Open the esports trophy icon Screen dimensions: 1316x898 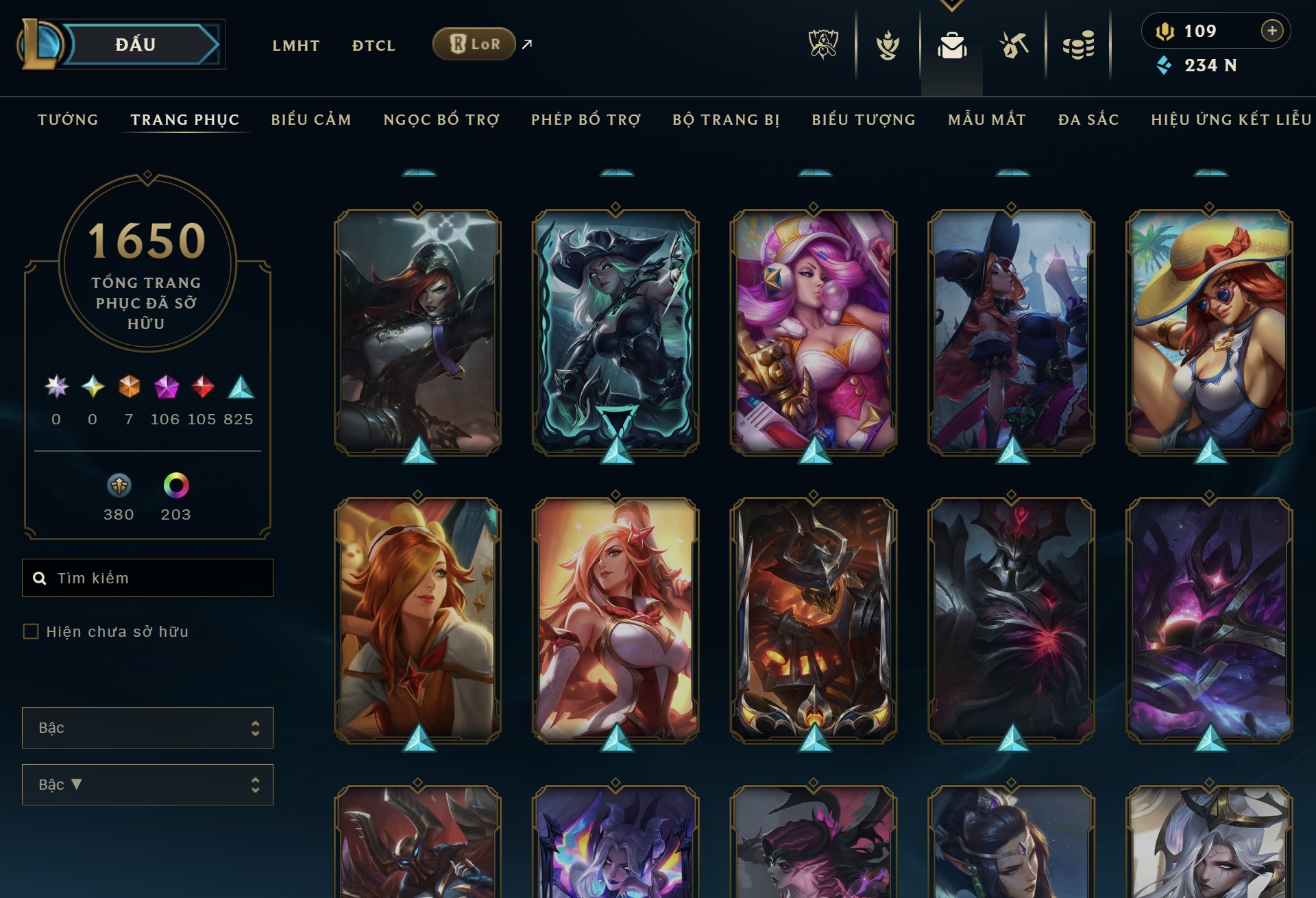pos(822,43)
